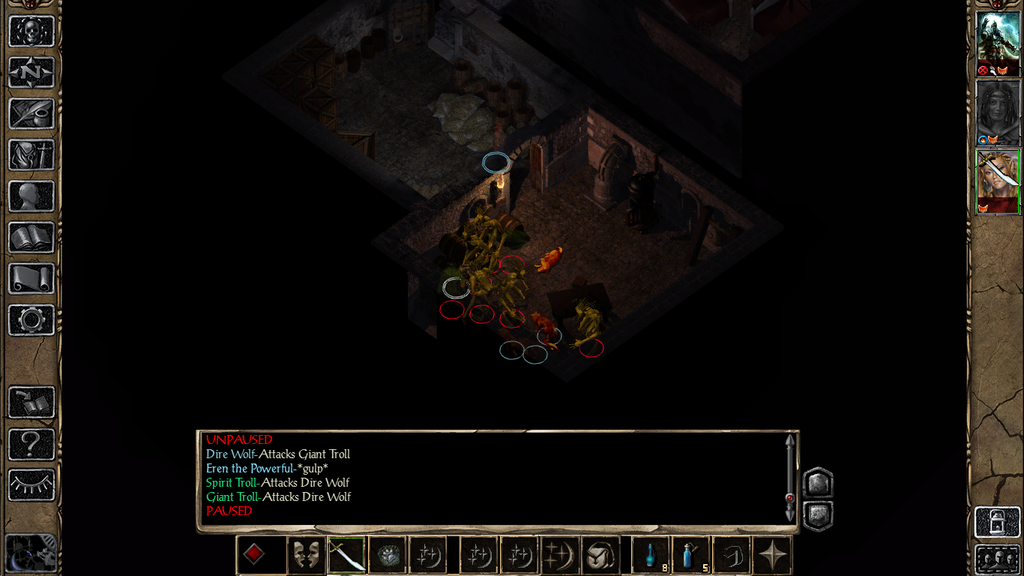Use the blue potion with 8 charges
The height and width of the screenshot is (576, 1024).
(651, 554)
